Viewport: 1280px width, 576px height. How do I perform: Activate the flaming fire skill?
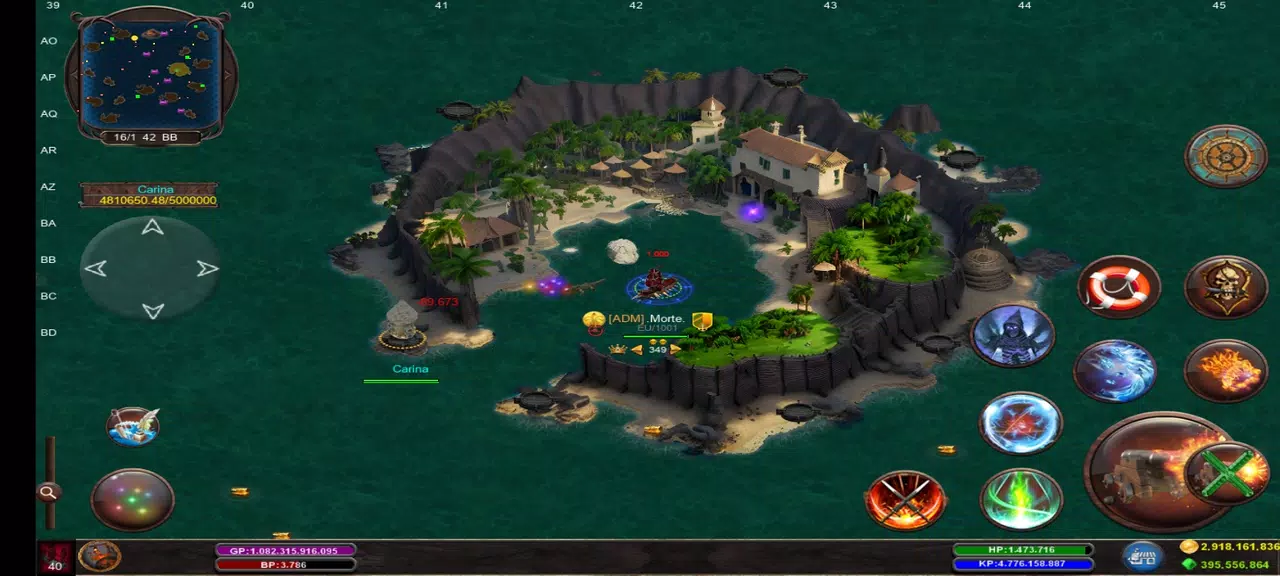point(1225,371)
